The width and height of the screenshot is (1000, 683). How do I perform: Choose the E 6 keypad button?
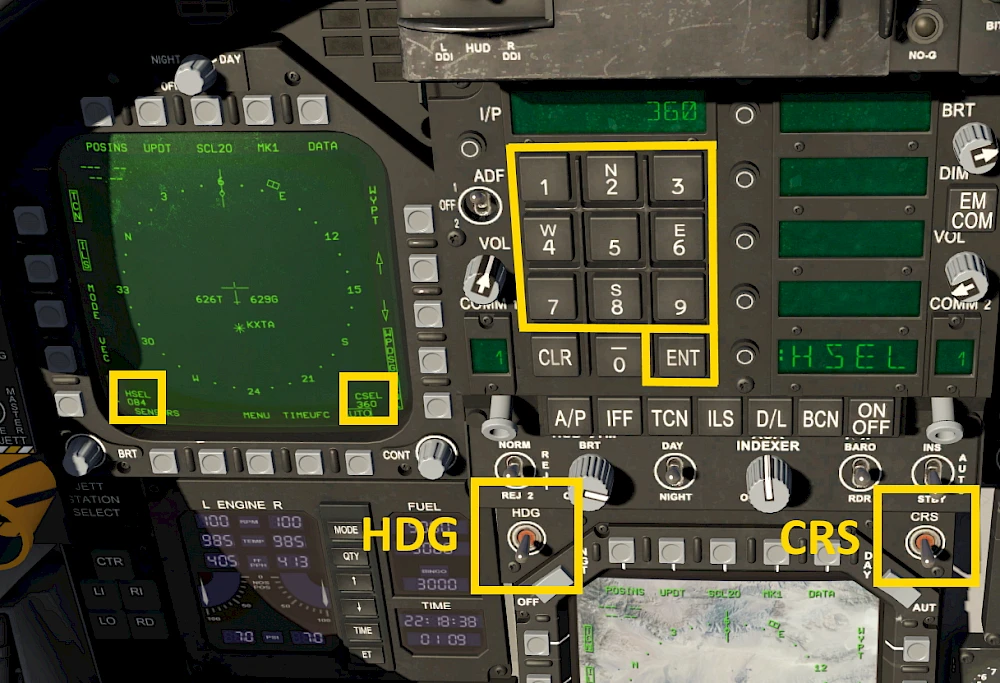tap(679, 240)
